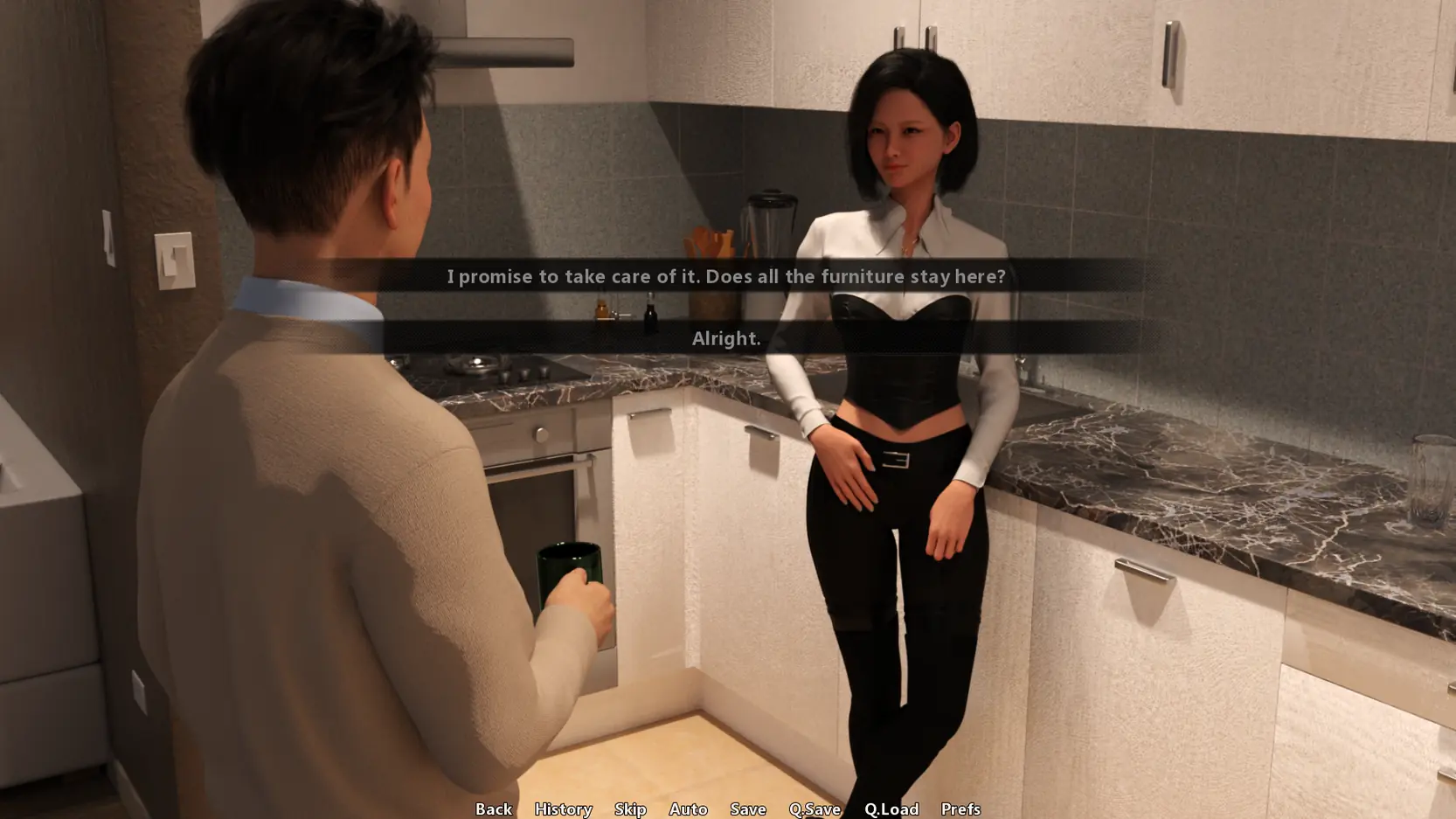Open the Save menu
Screen dimensions: 1456x819
point(748,809)
